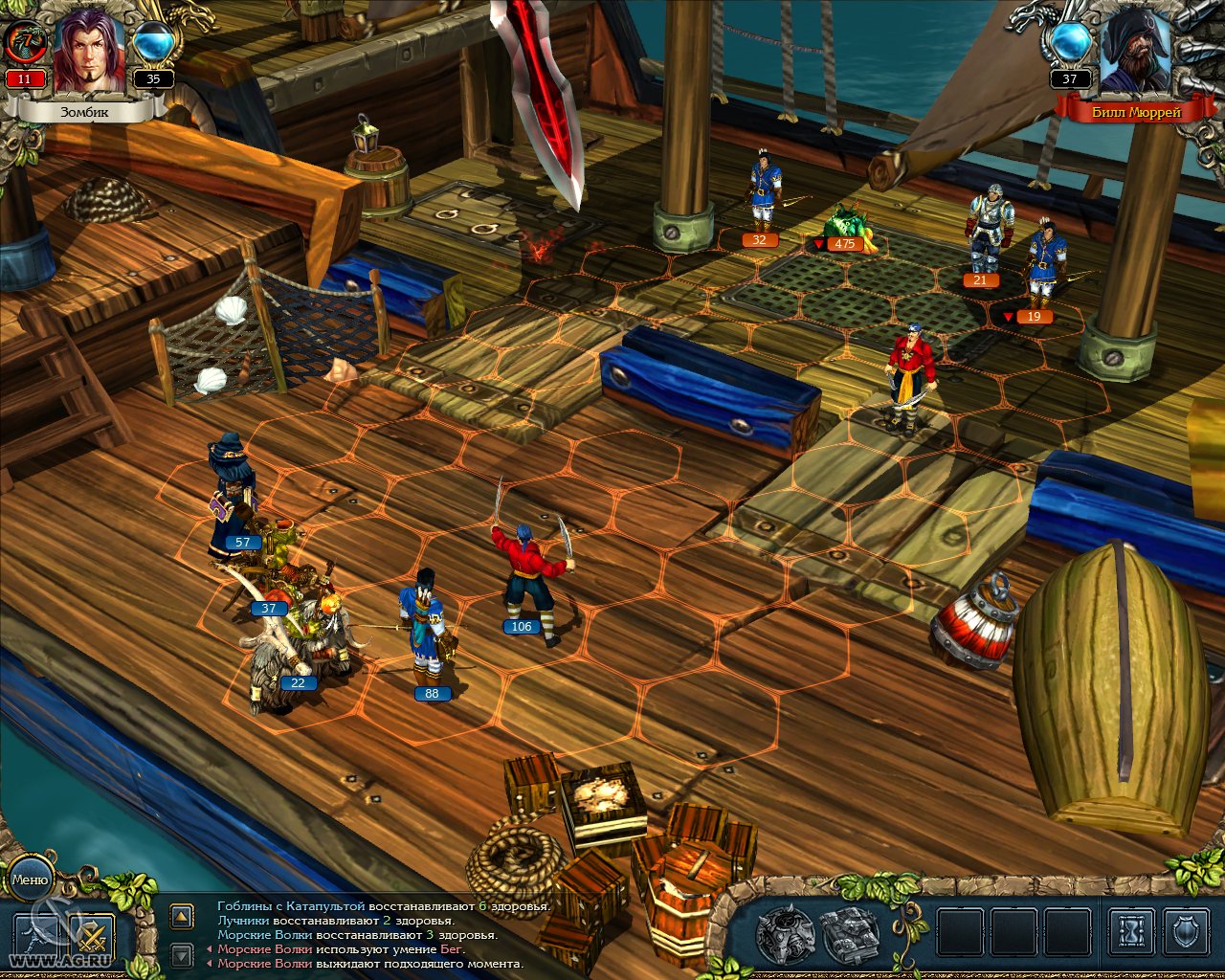The width and height of the screenshot is (1225, 980).
Task: Open the rage spirits chest icon
Action: (x=785, y=933)
